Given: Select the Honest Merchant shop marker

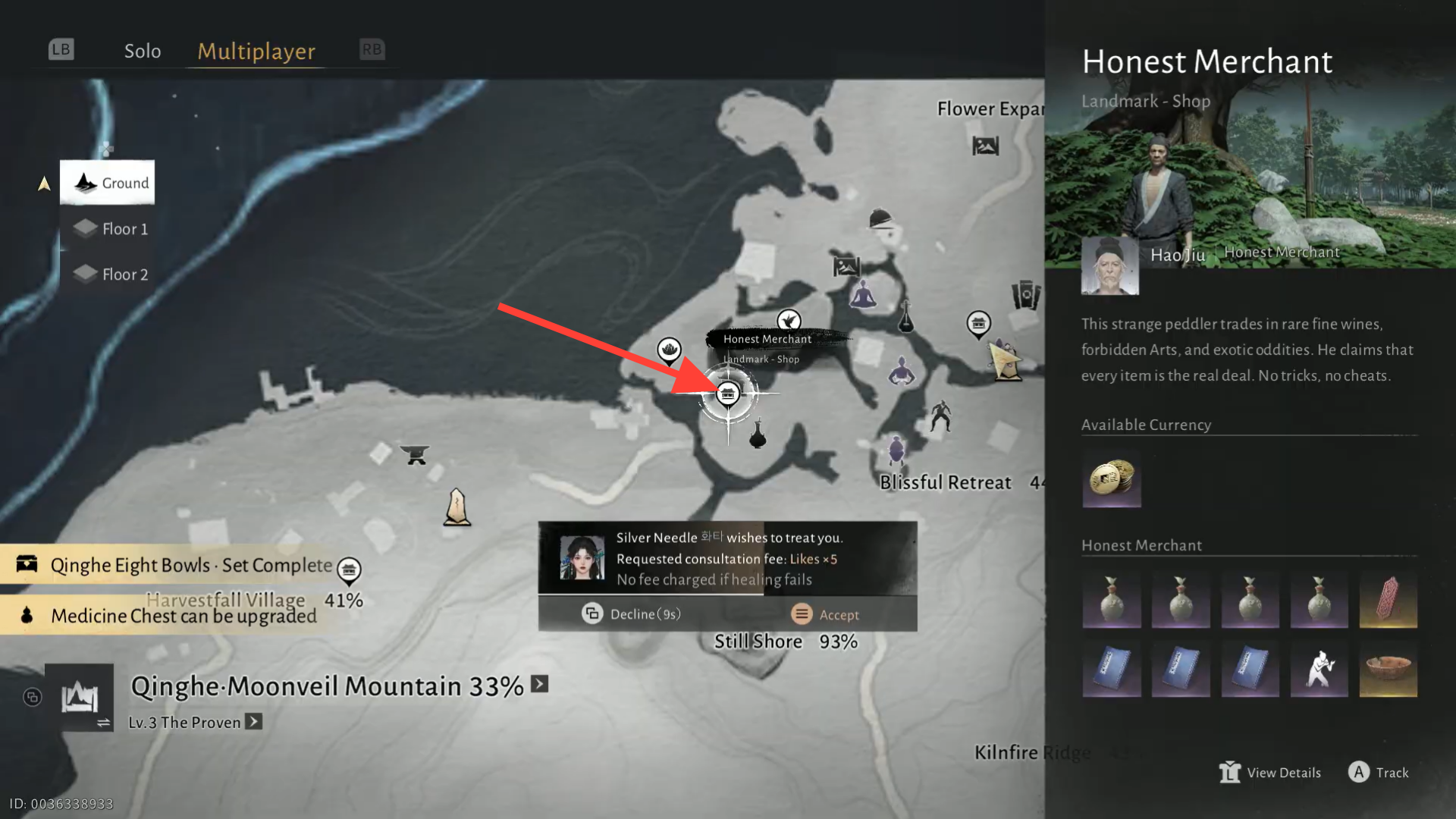Looking at the screenshot, I should 728,394.
